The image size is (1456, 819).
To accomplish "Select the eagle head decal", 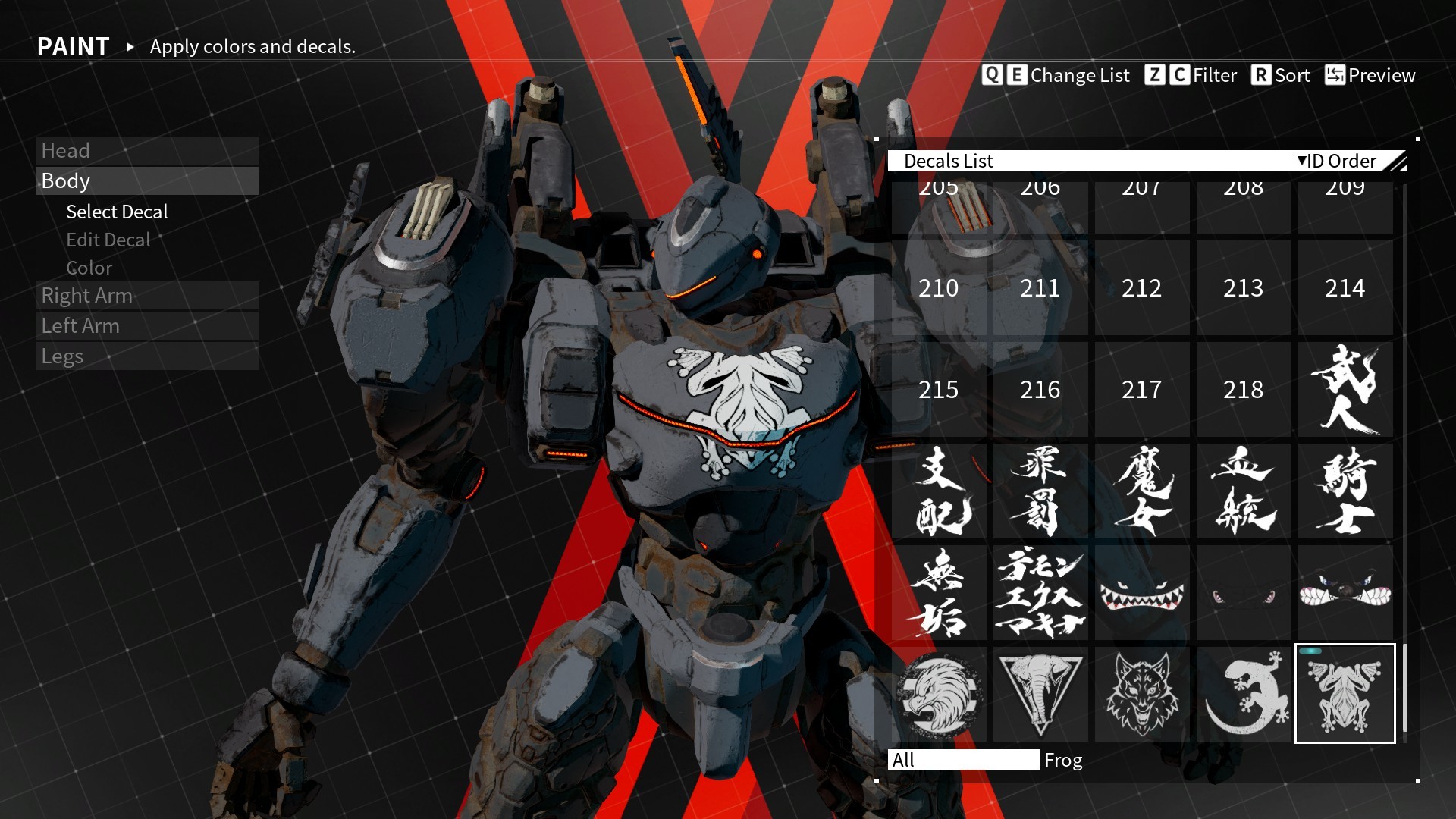I will (x=939, y=694).
